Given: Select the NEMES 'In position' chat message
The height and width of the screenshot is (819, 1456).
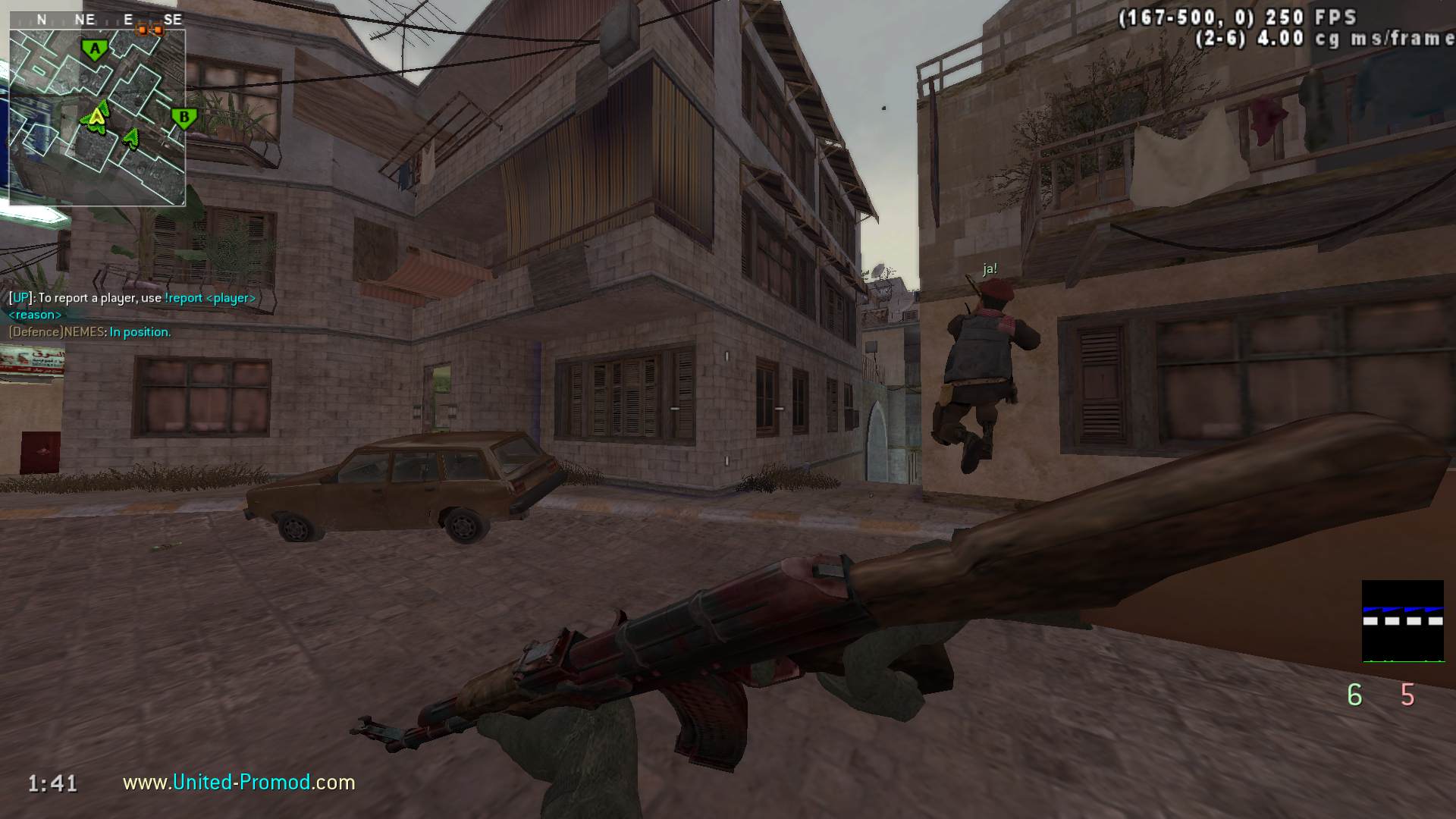Looking at the screenshot, I should tap(89, 331).
